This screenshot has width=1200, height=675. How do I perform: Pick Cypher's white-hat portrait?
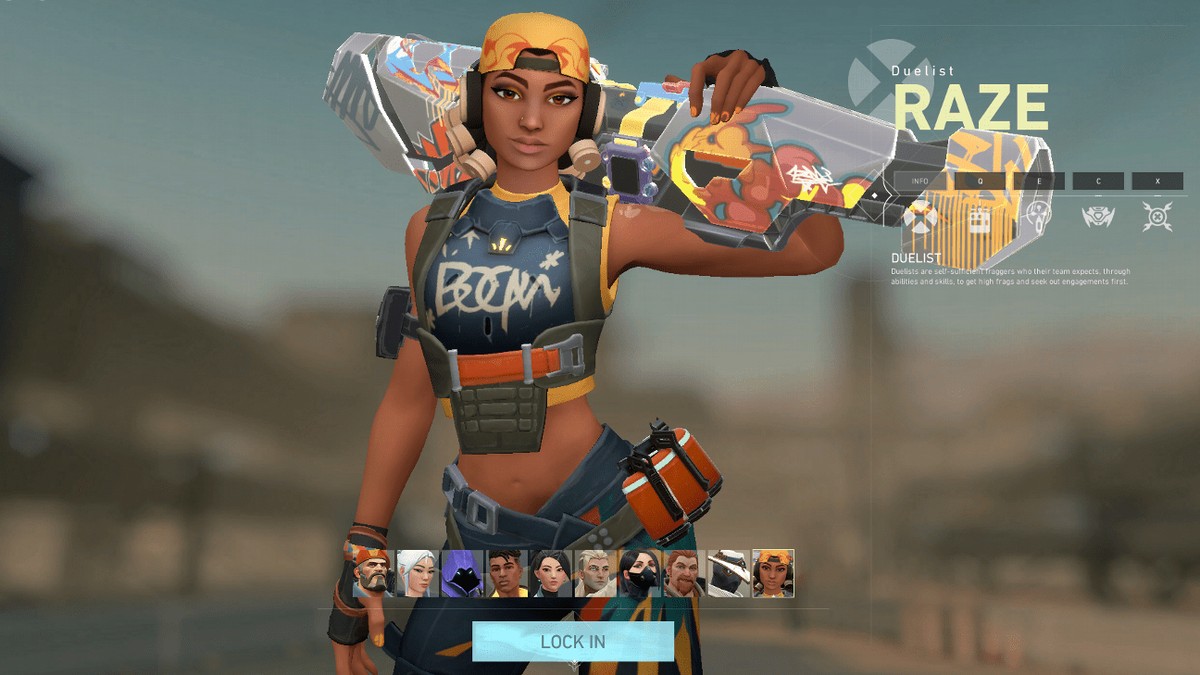pyautogui.click(x=729, y=573)
